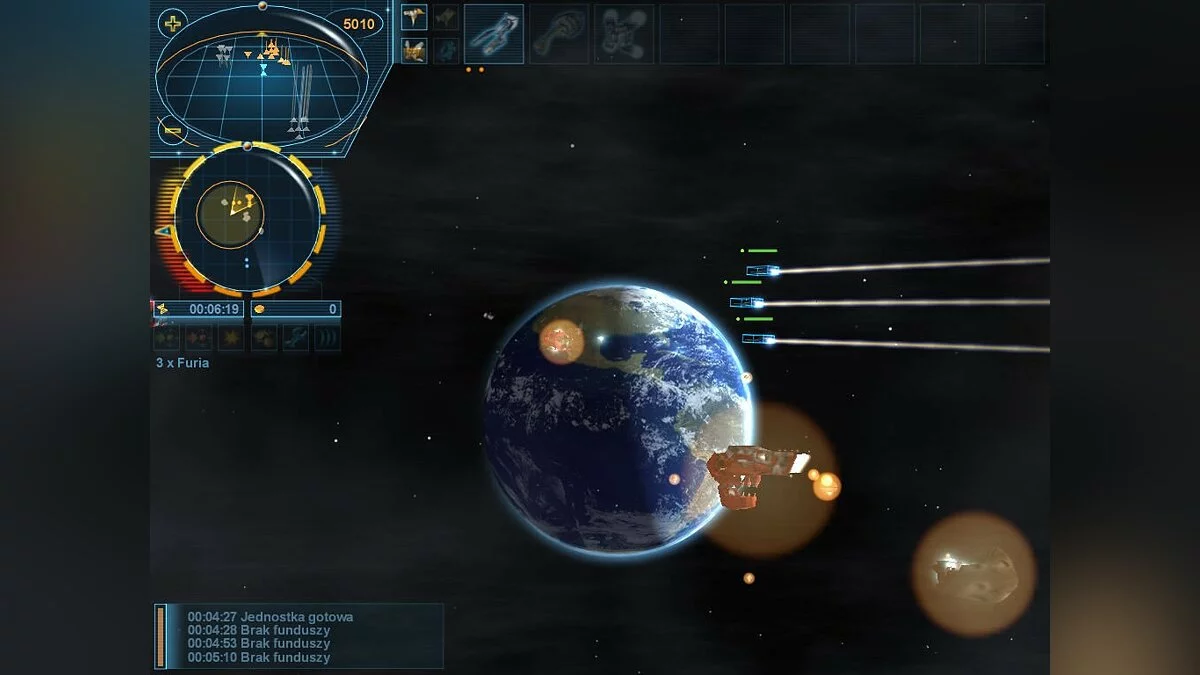
Task: Activate the yellow starburst command icon
Action: point(231,338)
